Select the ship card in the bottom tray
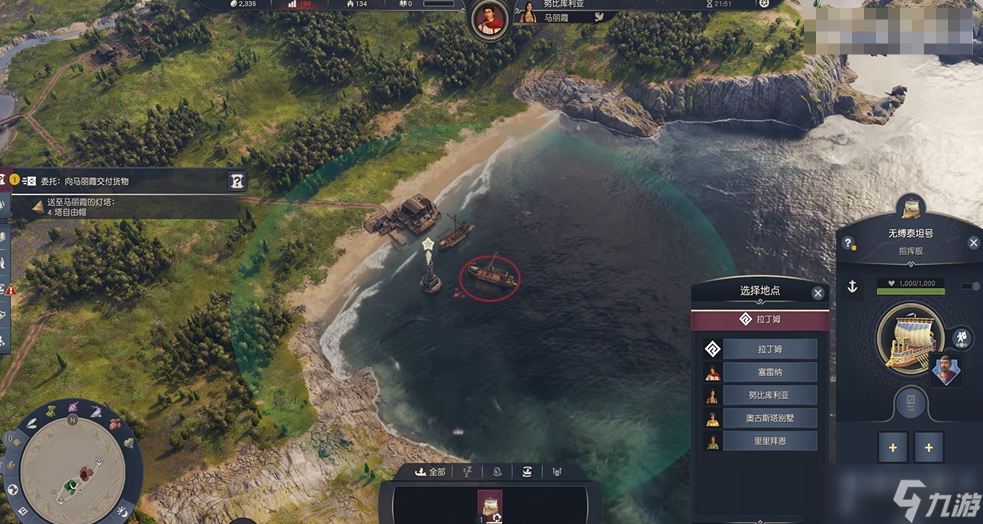This screenshot has width=983, height=524. (490, 505)
